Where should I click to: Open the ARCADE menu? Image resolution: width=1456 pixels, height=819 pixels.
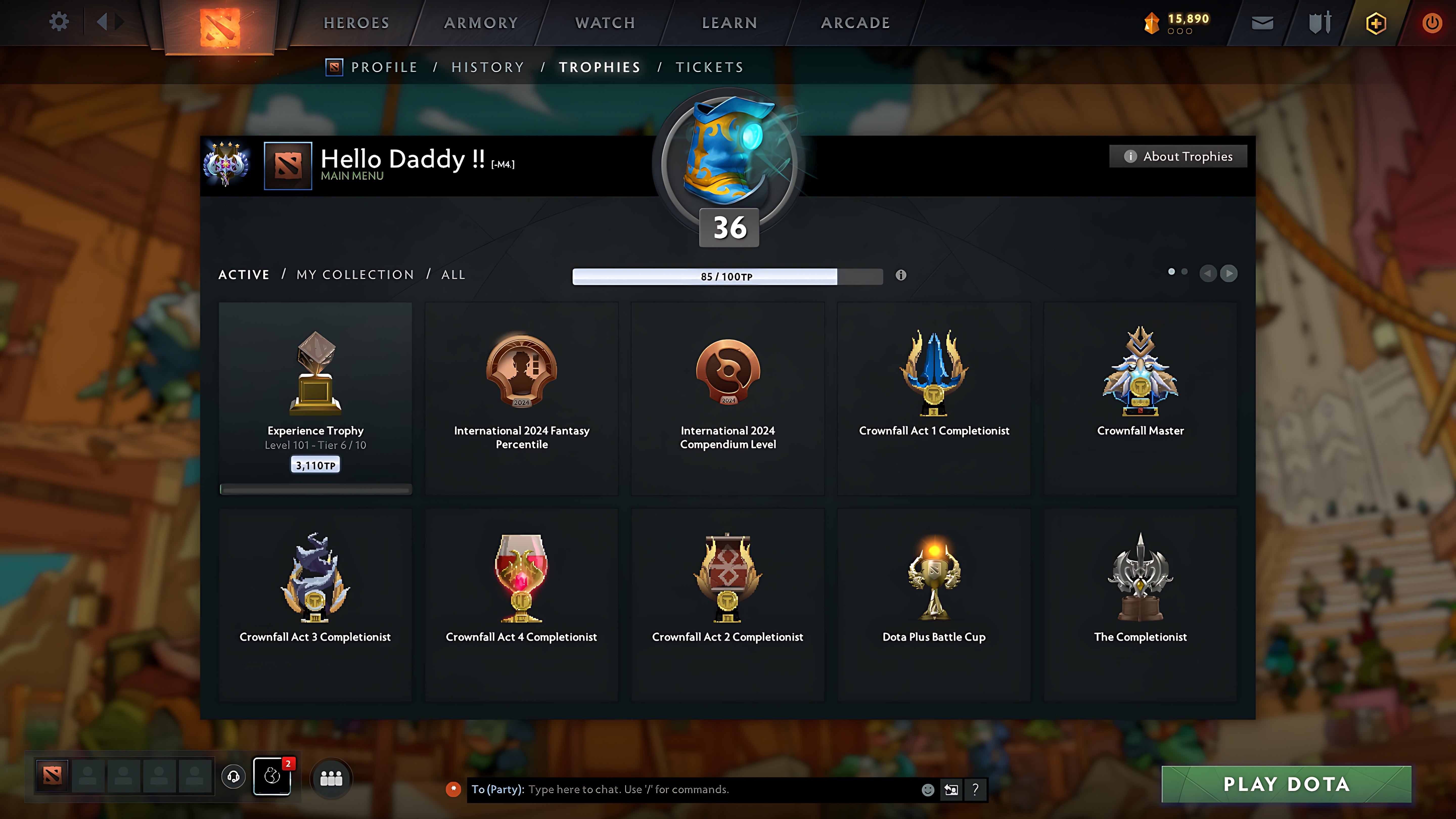(855, 22)
